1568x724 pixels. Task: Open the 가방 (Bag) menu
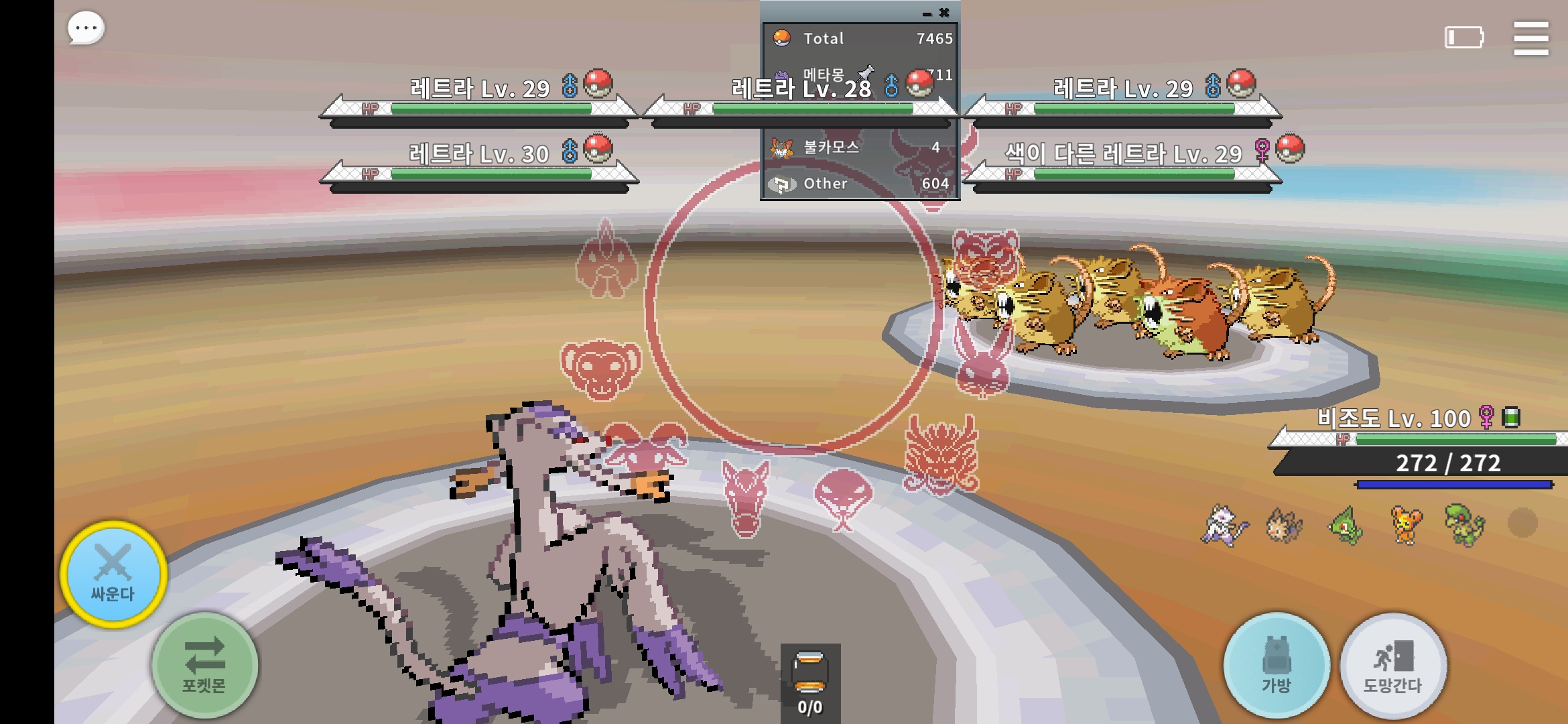click(x=1276, y=664)
